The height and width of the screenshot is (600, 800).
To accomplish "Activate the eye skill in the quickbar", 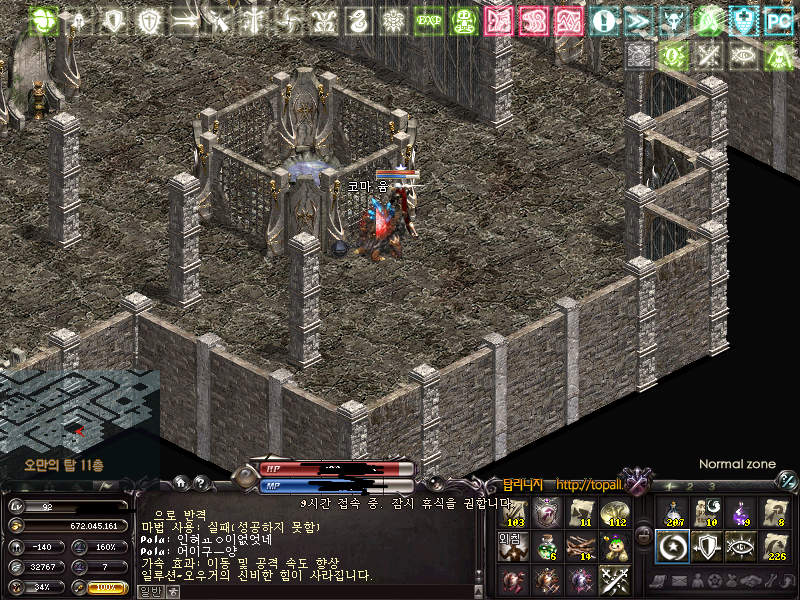I will click(740, 546).
